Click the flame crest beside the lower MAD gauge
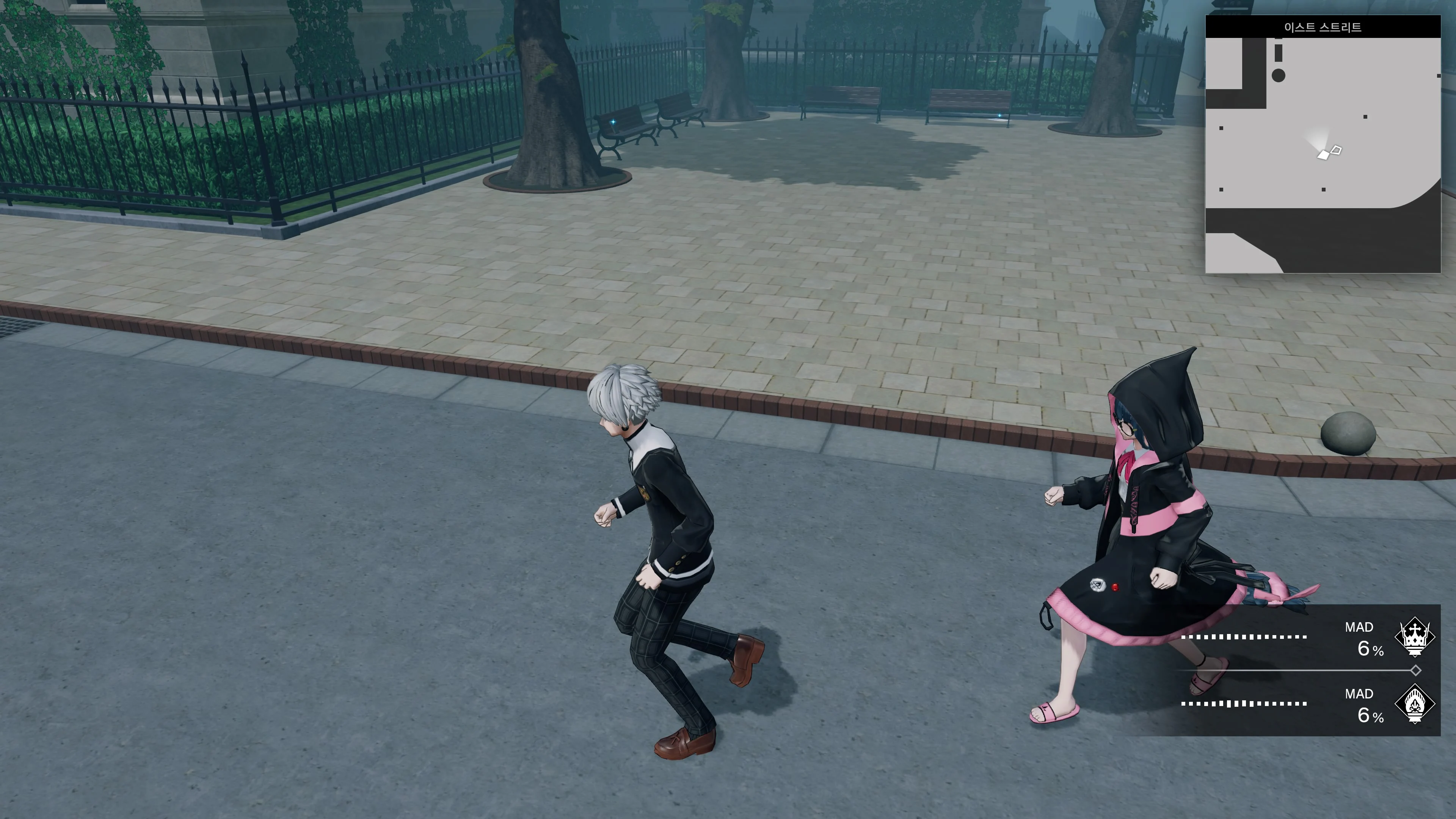This screenshot has width=1456, height=819. point(1415,705)
